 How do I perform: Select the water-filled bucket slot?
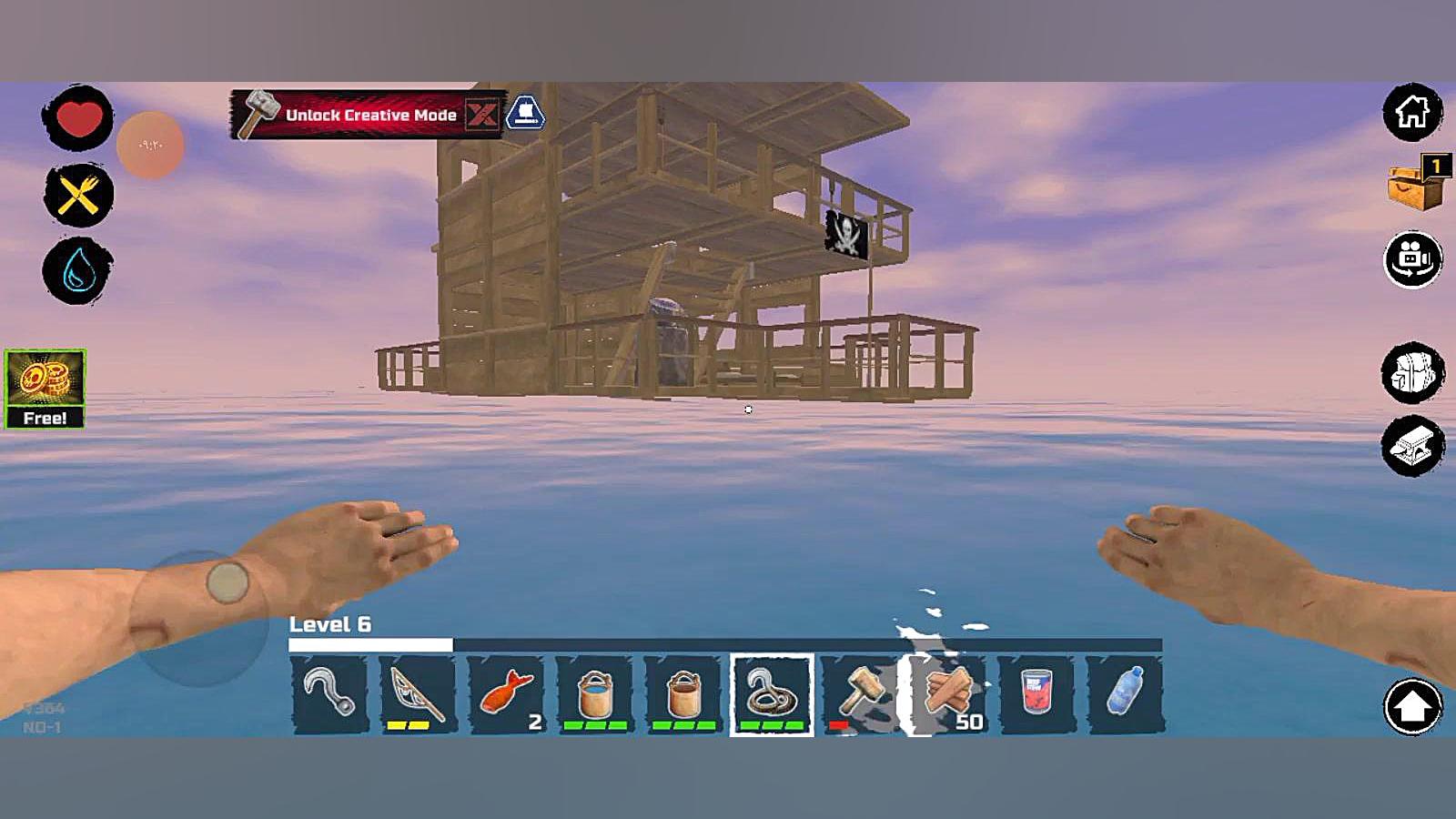click(594, 694)
